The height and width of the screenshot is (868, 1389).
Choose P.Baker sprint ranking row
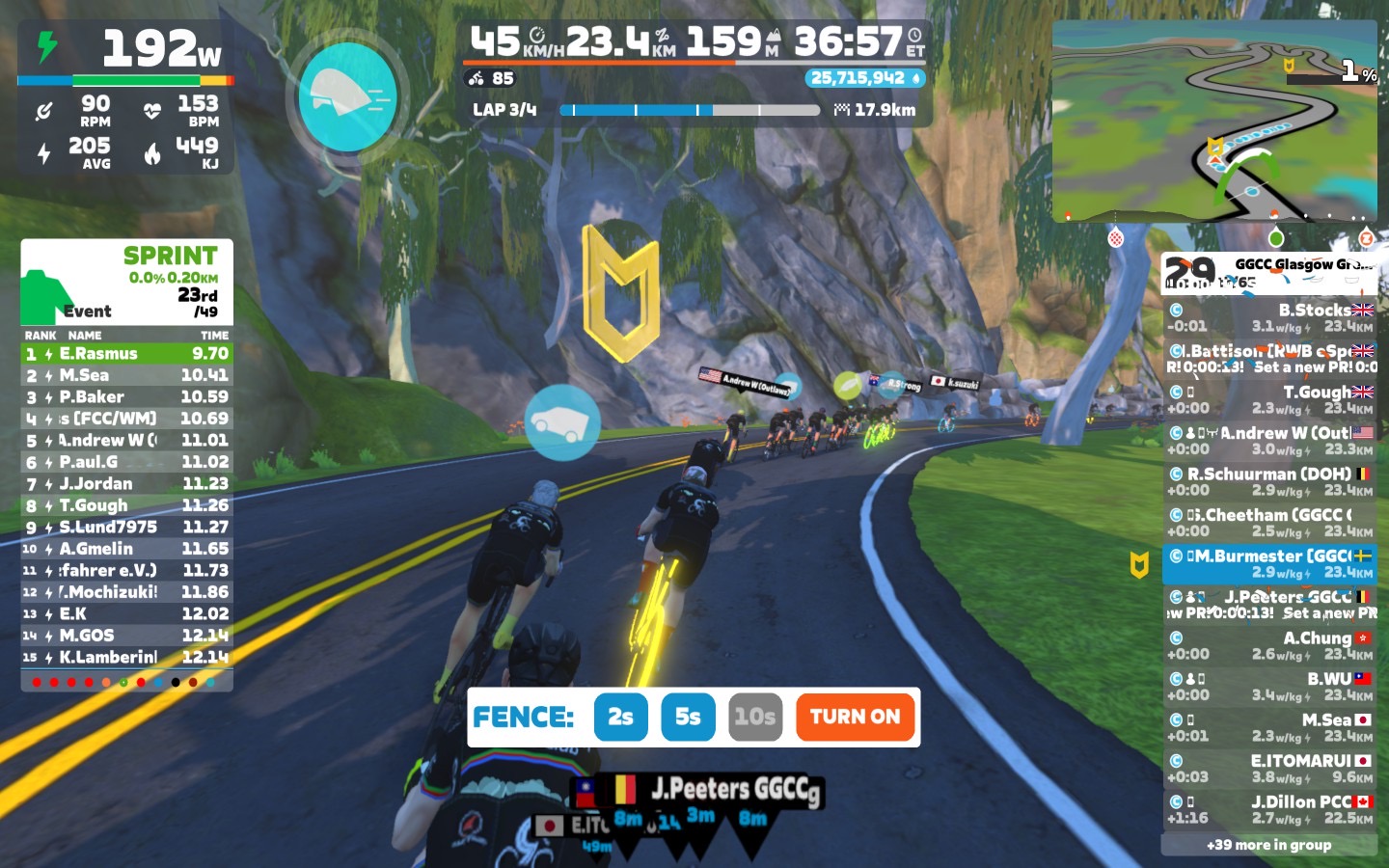pyautogui.click(x=126, y=397)
